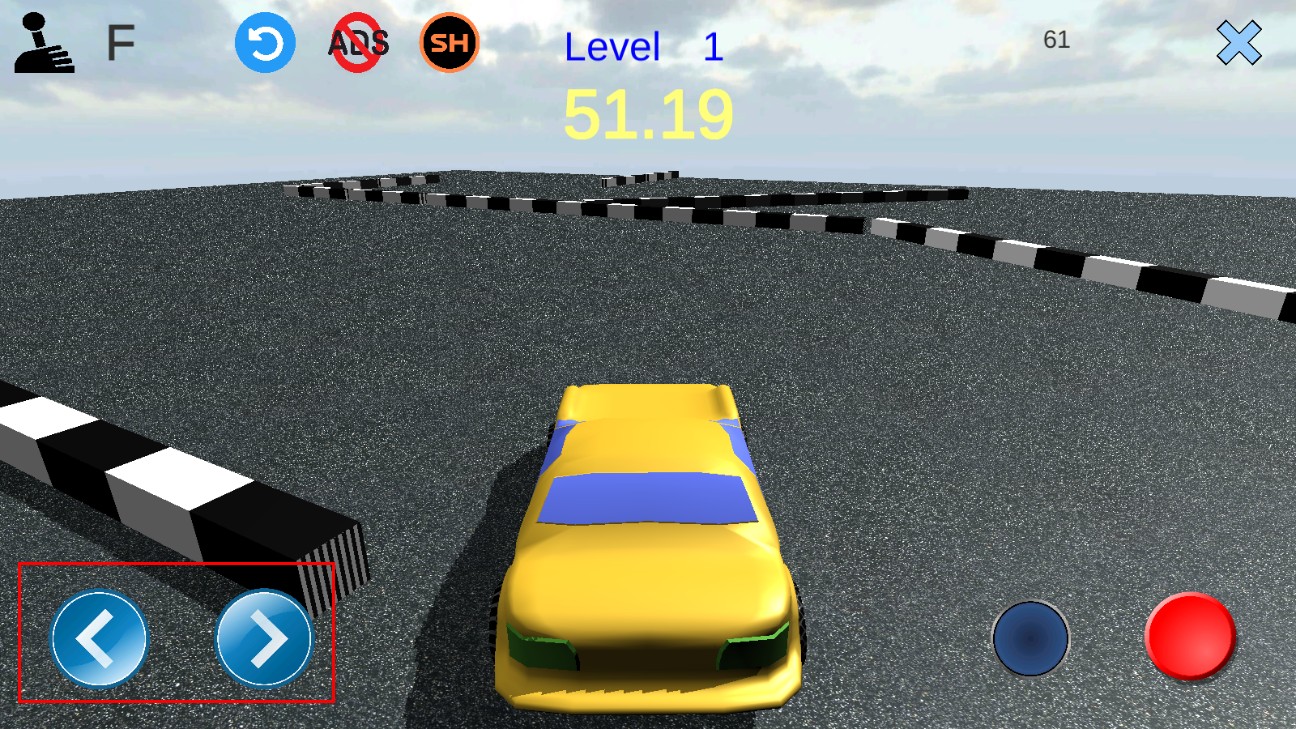This screenshot has width=1296, height=729.
Task: Tap the dark blue round pedal button
Action: pos(1031,638)
